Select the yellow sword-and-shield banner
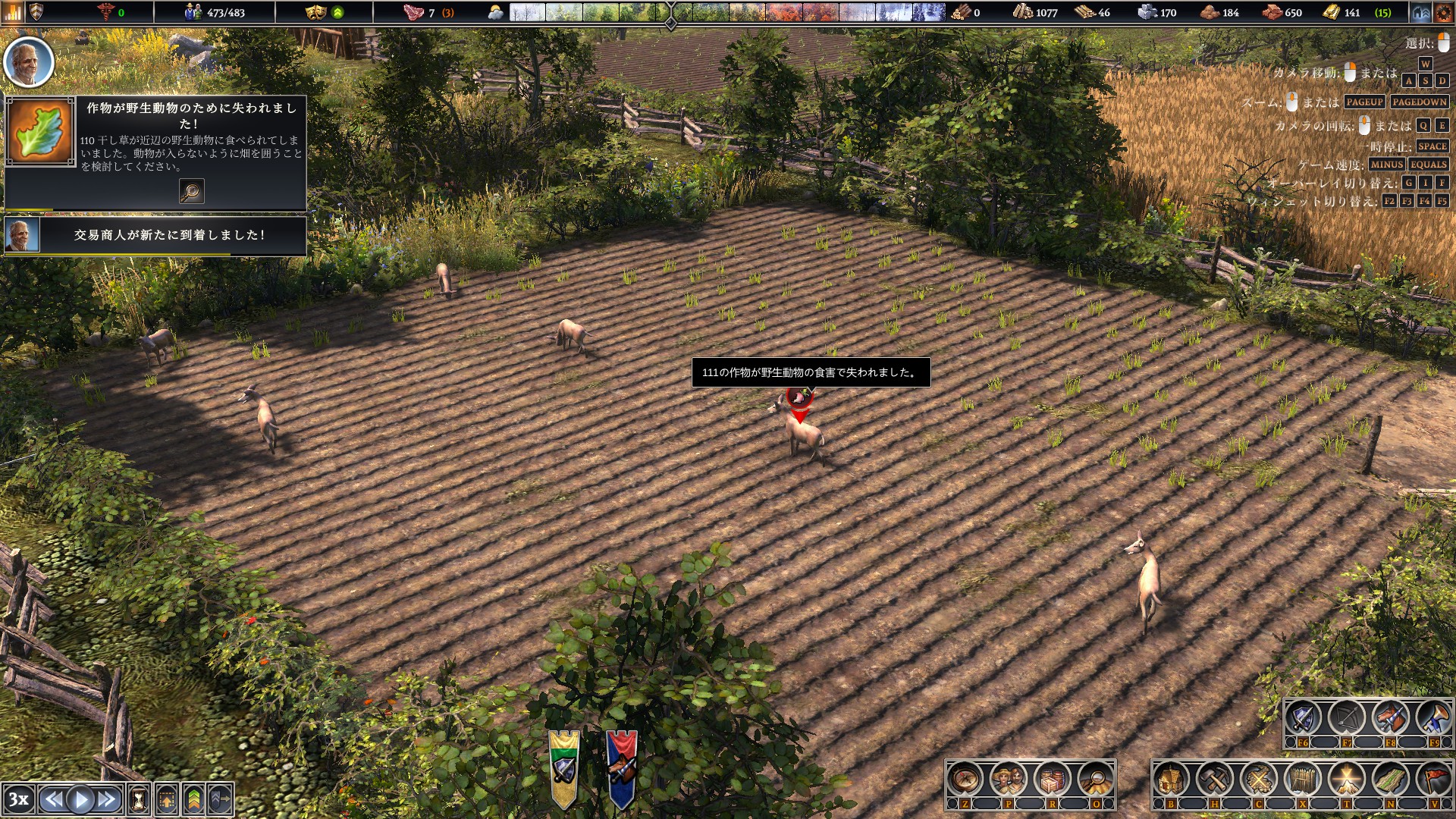 point(564,767)
